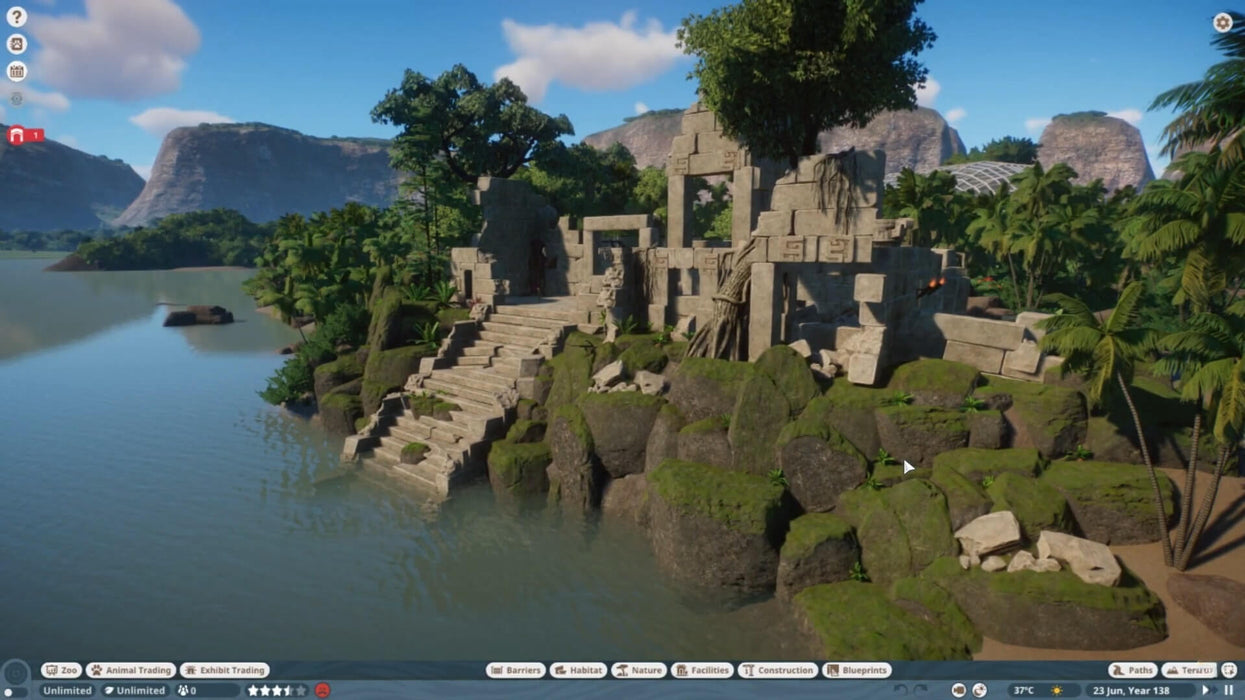This screenshot has height=700, width=1245.
Task: Open the Facilities menu
Action: [702, 670]
